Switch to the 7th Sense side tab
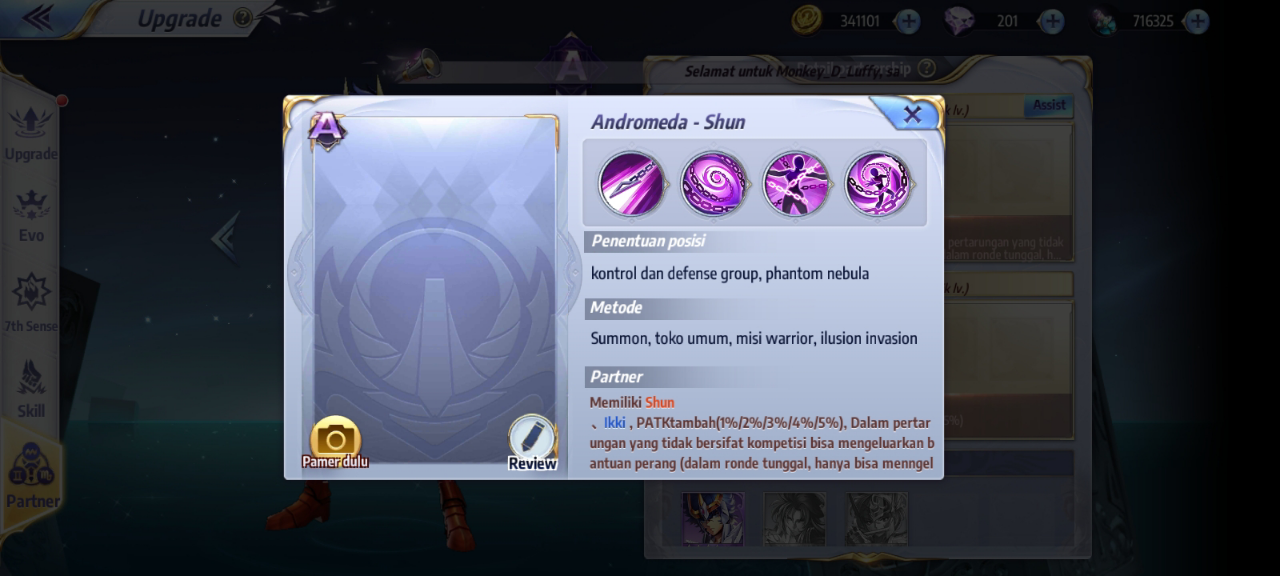The width and height of the screenshot is (1280, 576). coord(30,302)
